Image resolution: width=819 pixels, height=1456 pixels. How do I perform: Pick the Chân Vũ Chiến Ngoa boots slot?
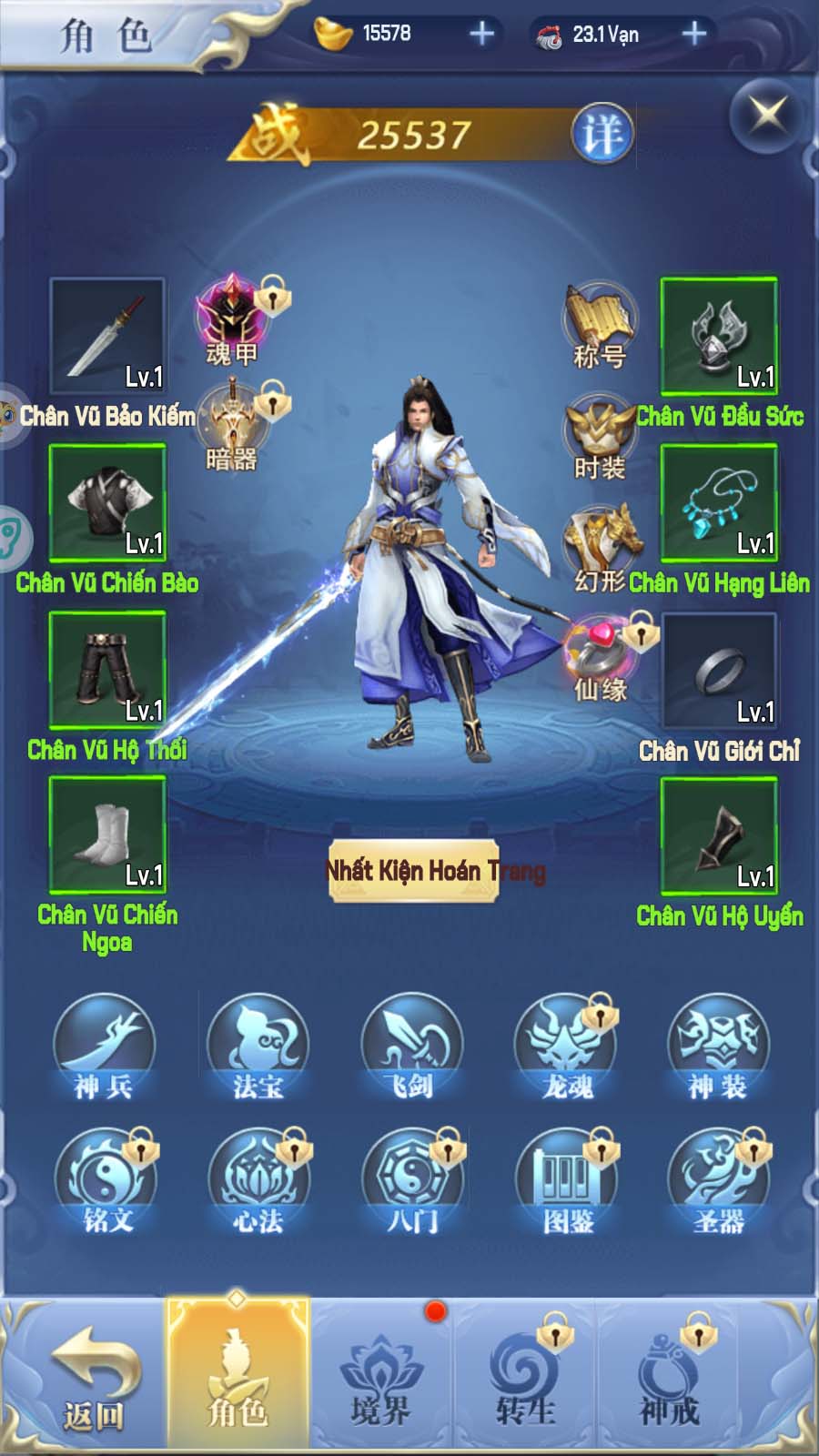[107, 834]
